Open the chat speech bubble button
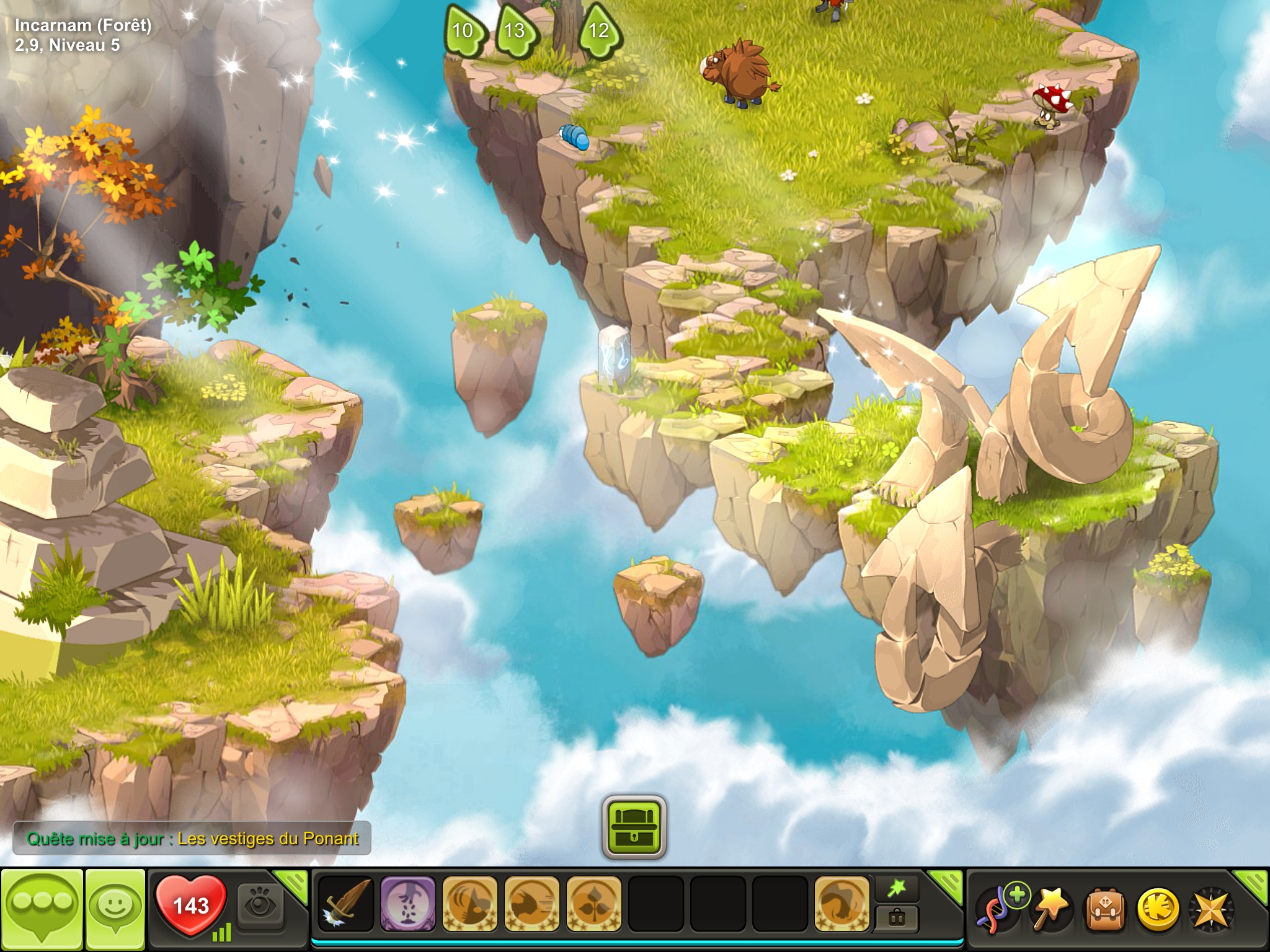Viewport: 1270px width, 952px height. tap(42, 907)
